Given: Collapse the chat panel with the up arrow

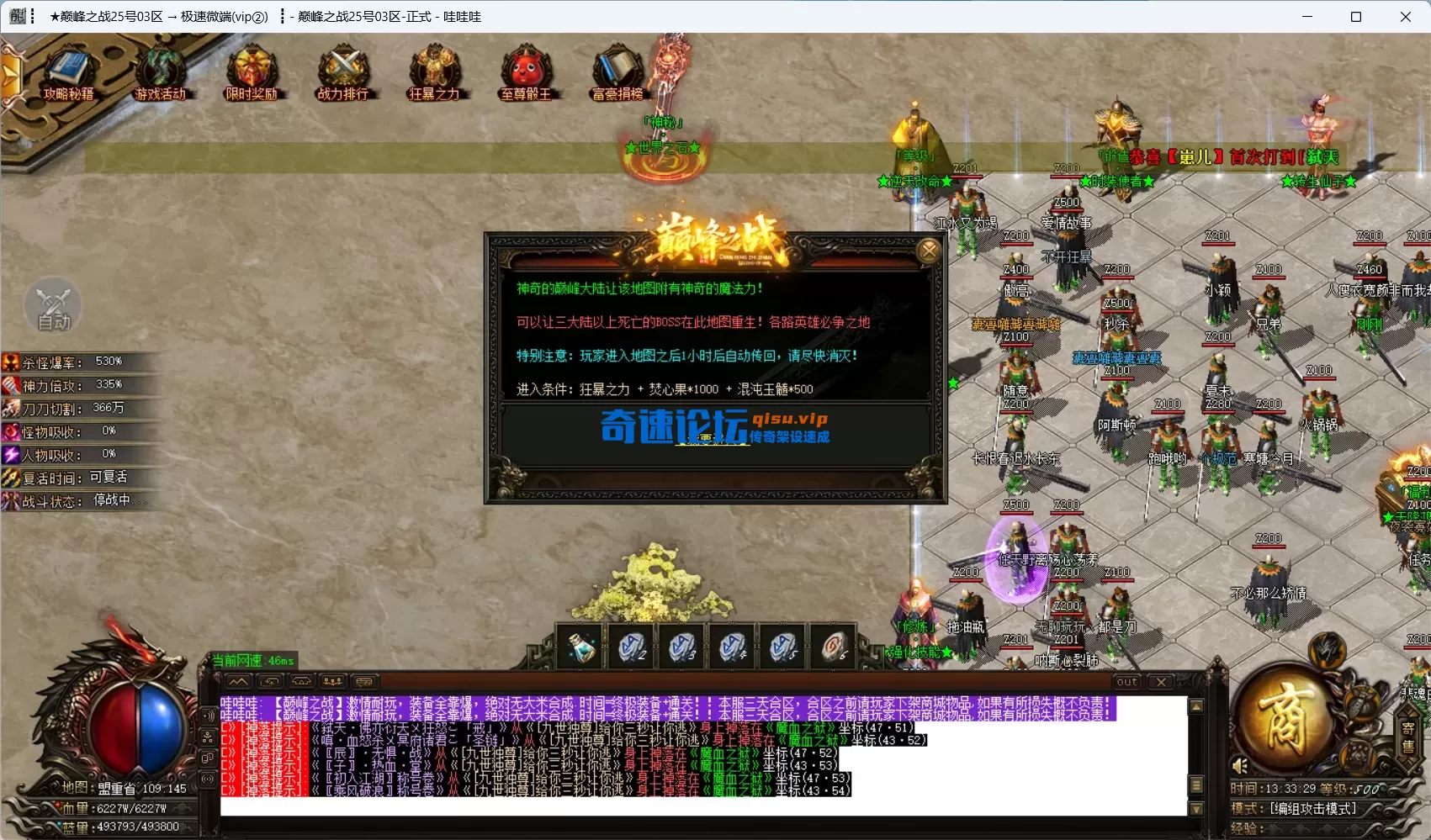Looking at the screenshot, I should (x=238, y=681).
